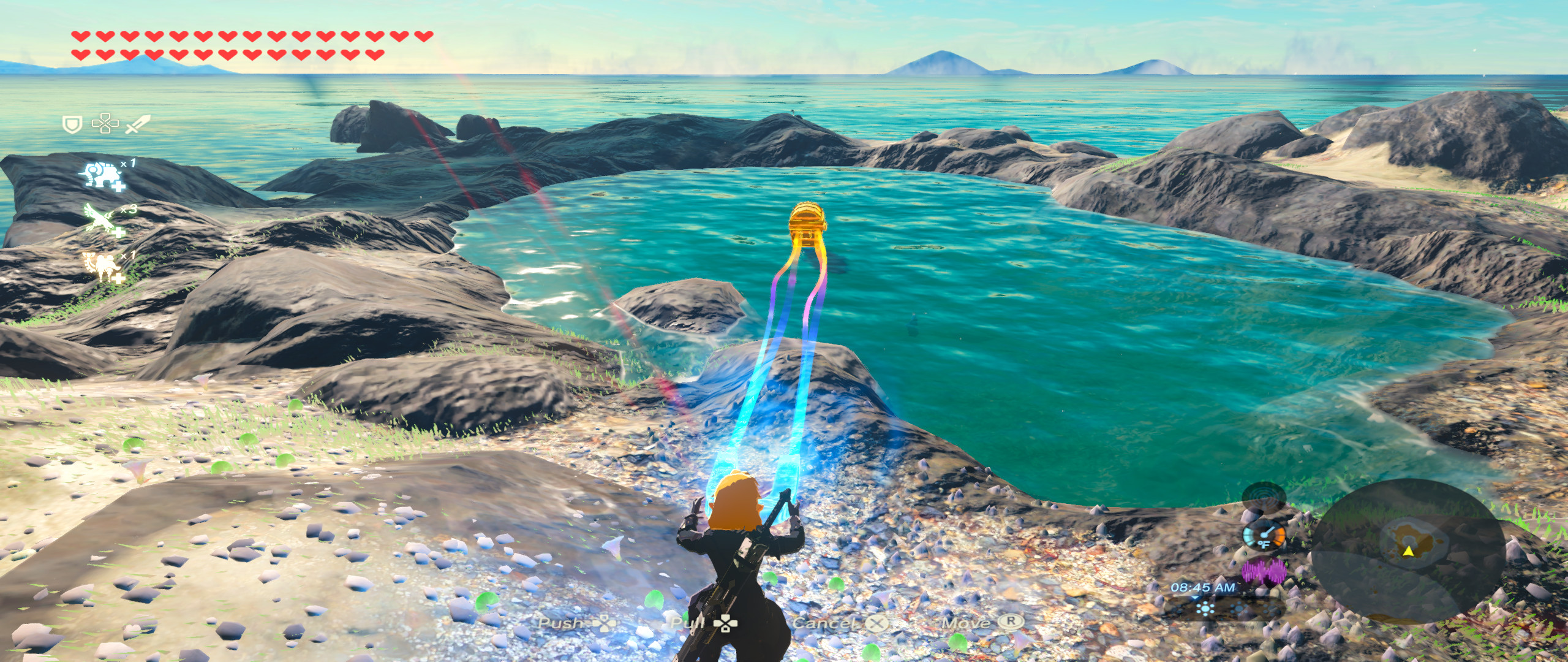Click the small arrow under 08:45 AM
This screenshot has width=1568, height=662.
click(x=1194, y=598)
